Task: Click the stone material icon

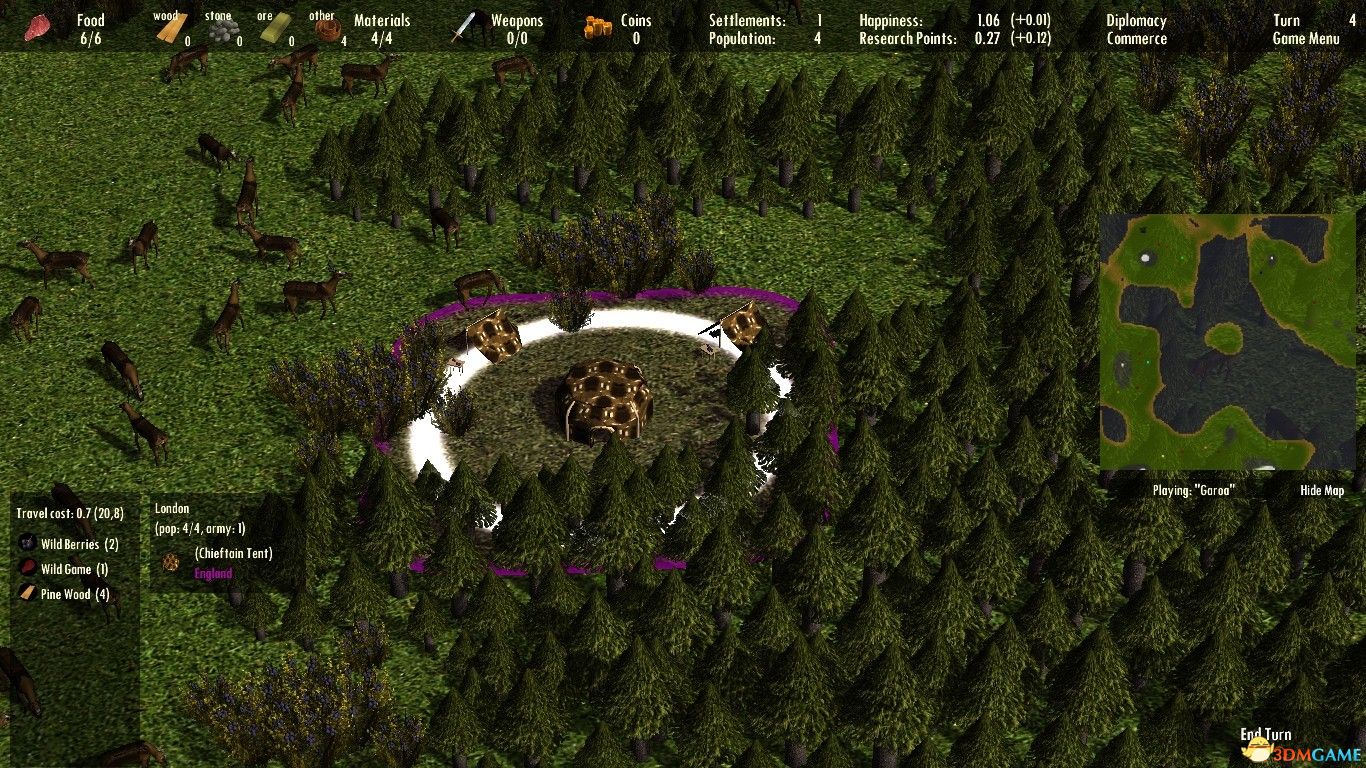Action: (222, 33)
